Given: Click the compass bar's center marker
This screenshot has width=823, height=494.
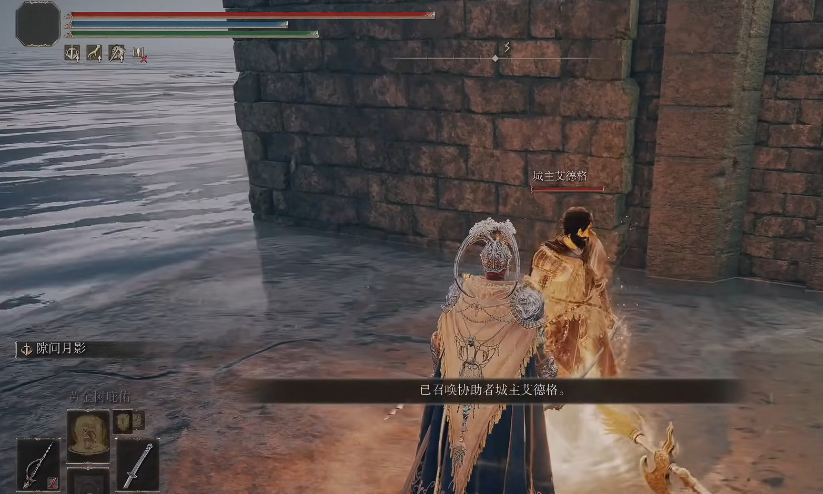Looking at the screenshot, I should [495, 59].
